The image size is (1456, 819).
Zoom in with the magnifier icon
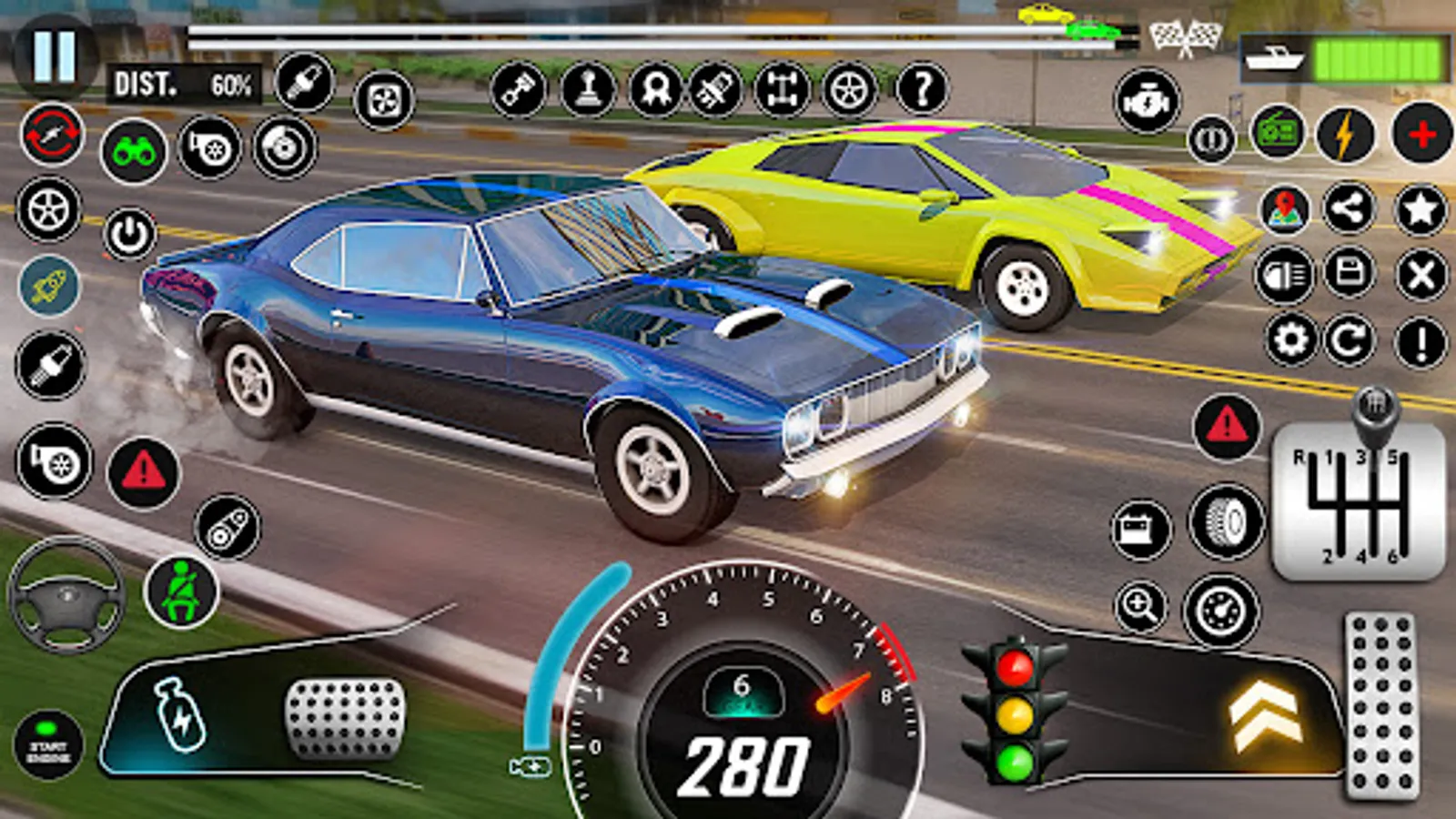point(1140,605)
